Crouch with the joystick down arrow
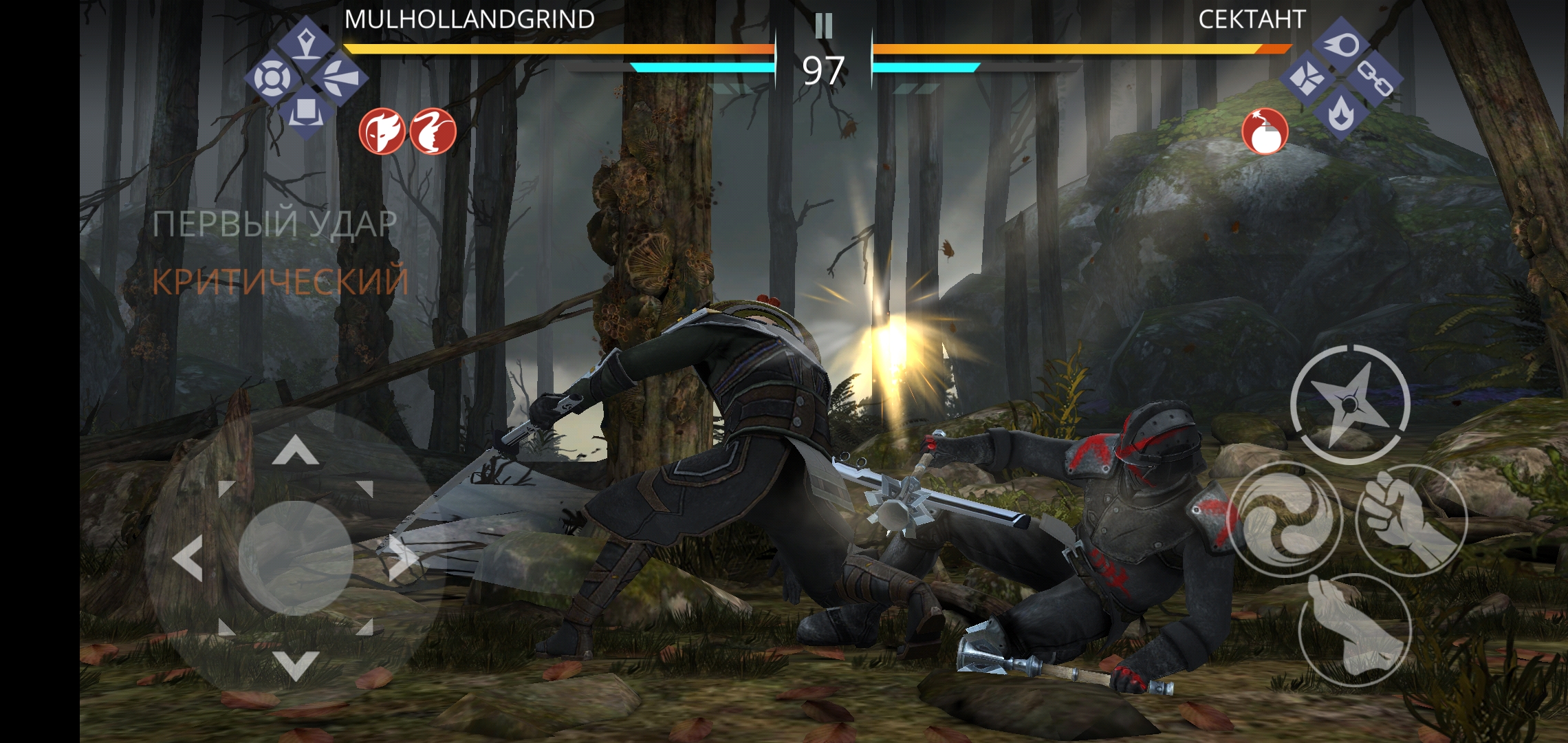 pos(296,665)
